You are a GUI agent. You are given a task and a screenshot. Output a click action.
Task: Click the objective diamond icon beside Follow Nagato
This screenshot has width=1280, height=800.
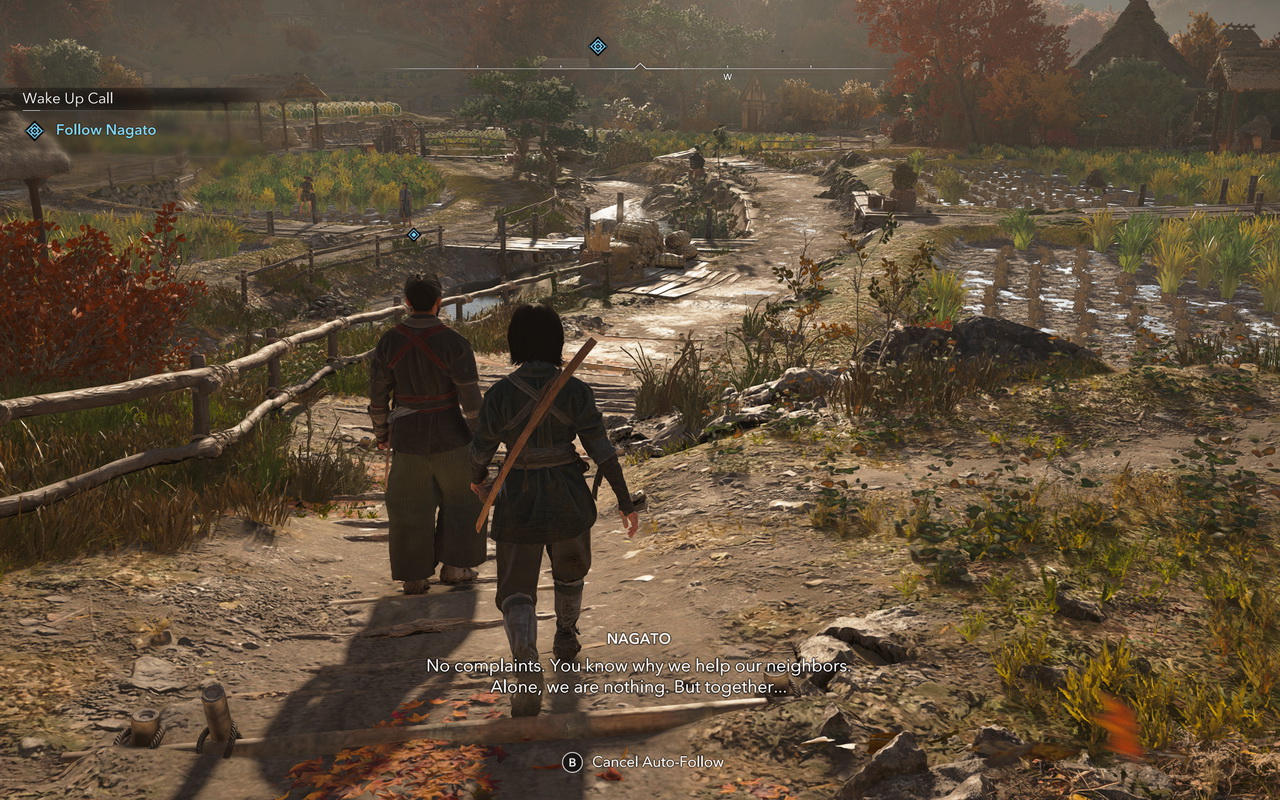[x=37, y=129]
